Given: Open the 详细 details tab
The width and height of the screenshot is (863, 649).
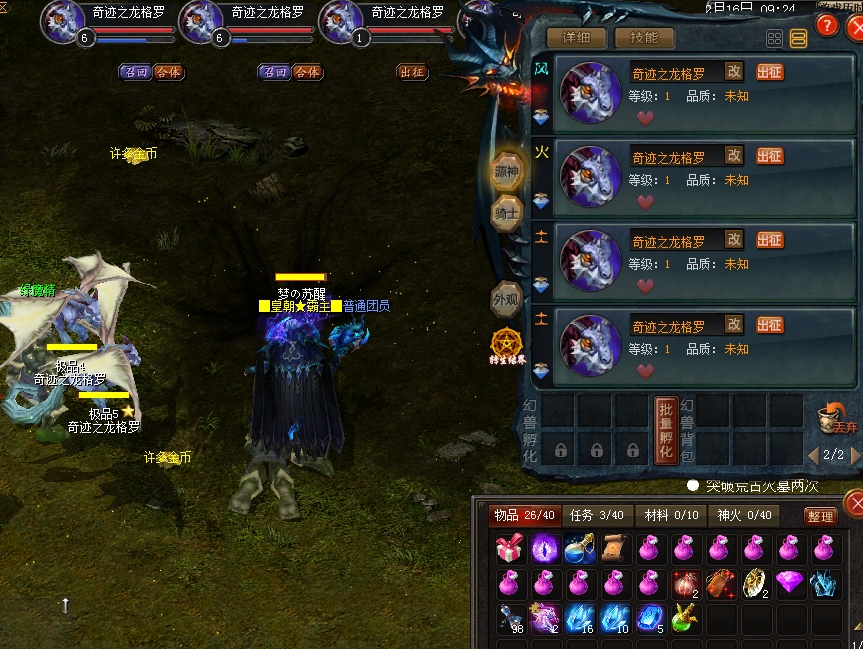Looking at the screenshot, I should 576,38.
